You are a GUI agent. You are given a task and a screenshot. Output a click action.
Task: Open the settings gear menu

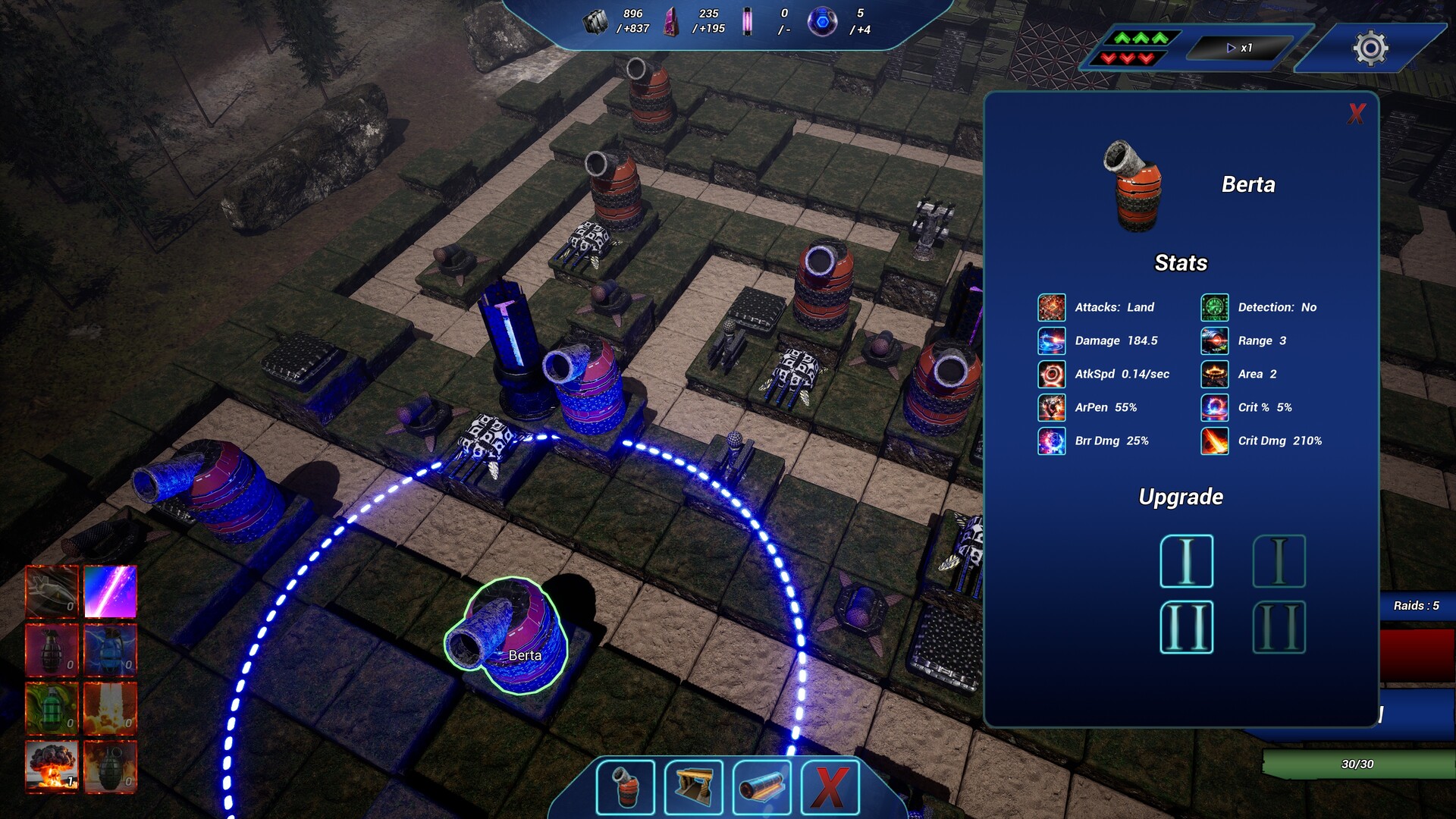(1373, 47)
